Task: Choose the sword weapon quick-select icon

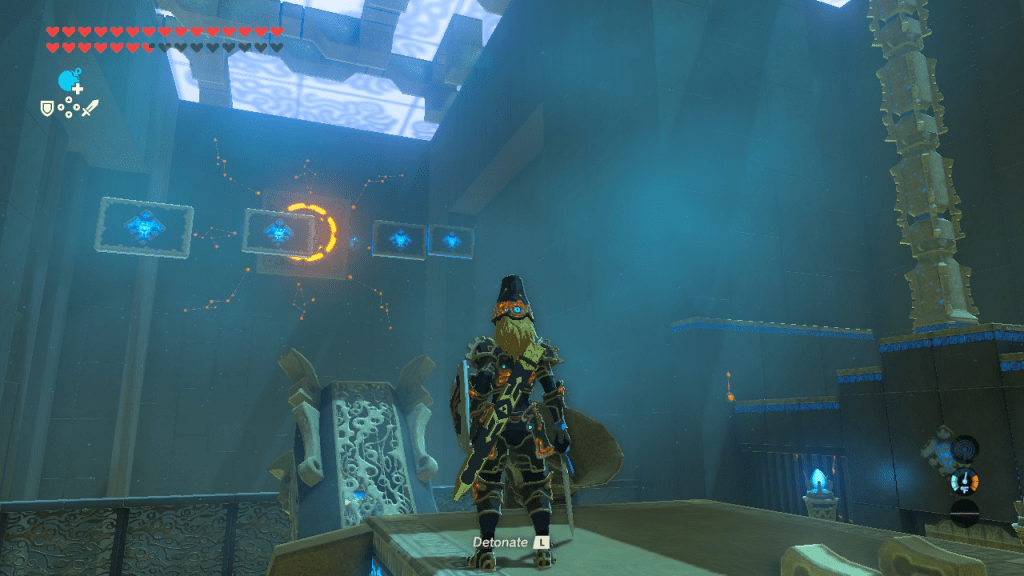Action: click(x=90, y=107)
